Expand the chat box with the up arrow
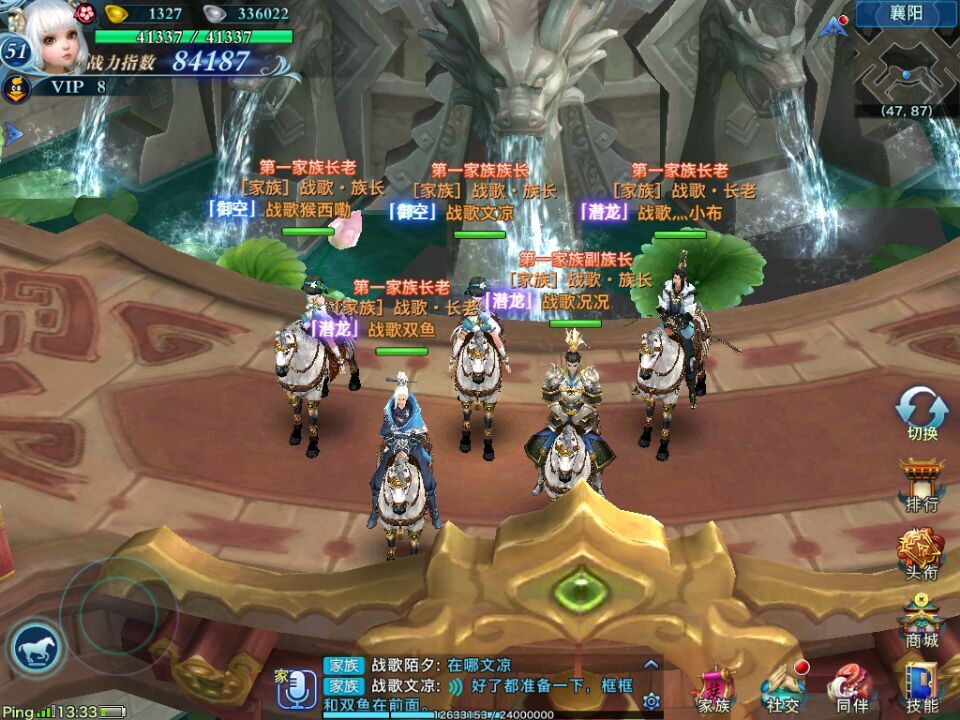The image size is (960, 720). [x=651, y=663]
